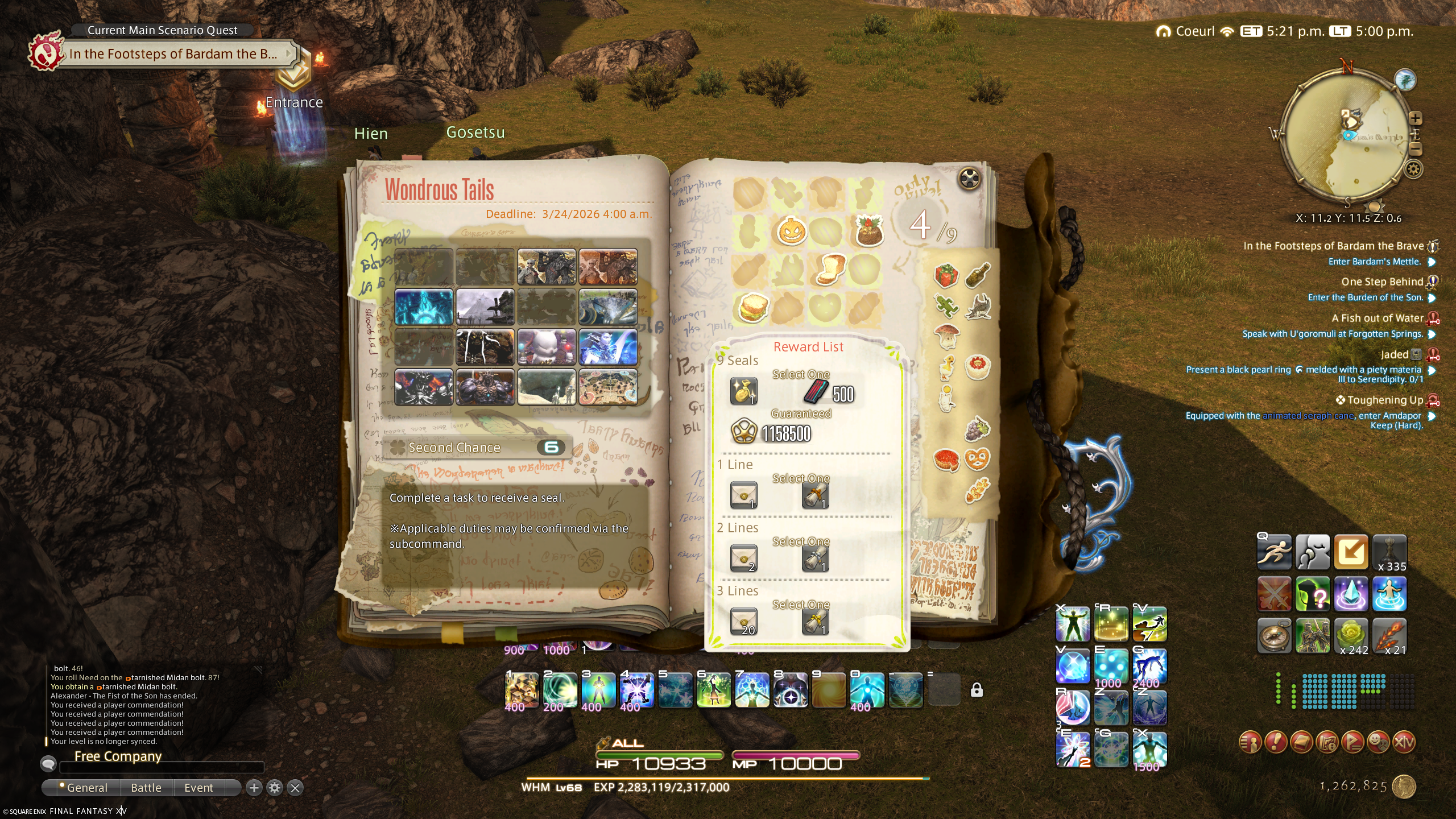
Task: Open the General chat tab
Action: point(86,788)
